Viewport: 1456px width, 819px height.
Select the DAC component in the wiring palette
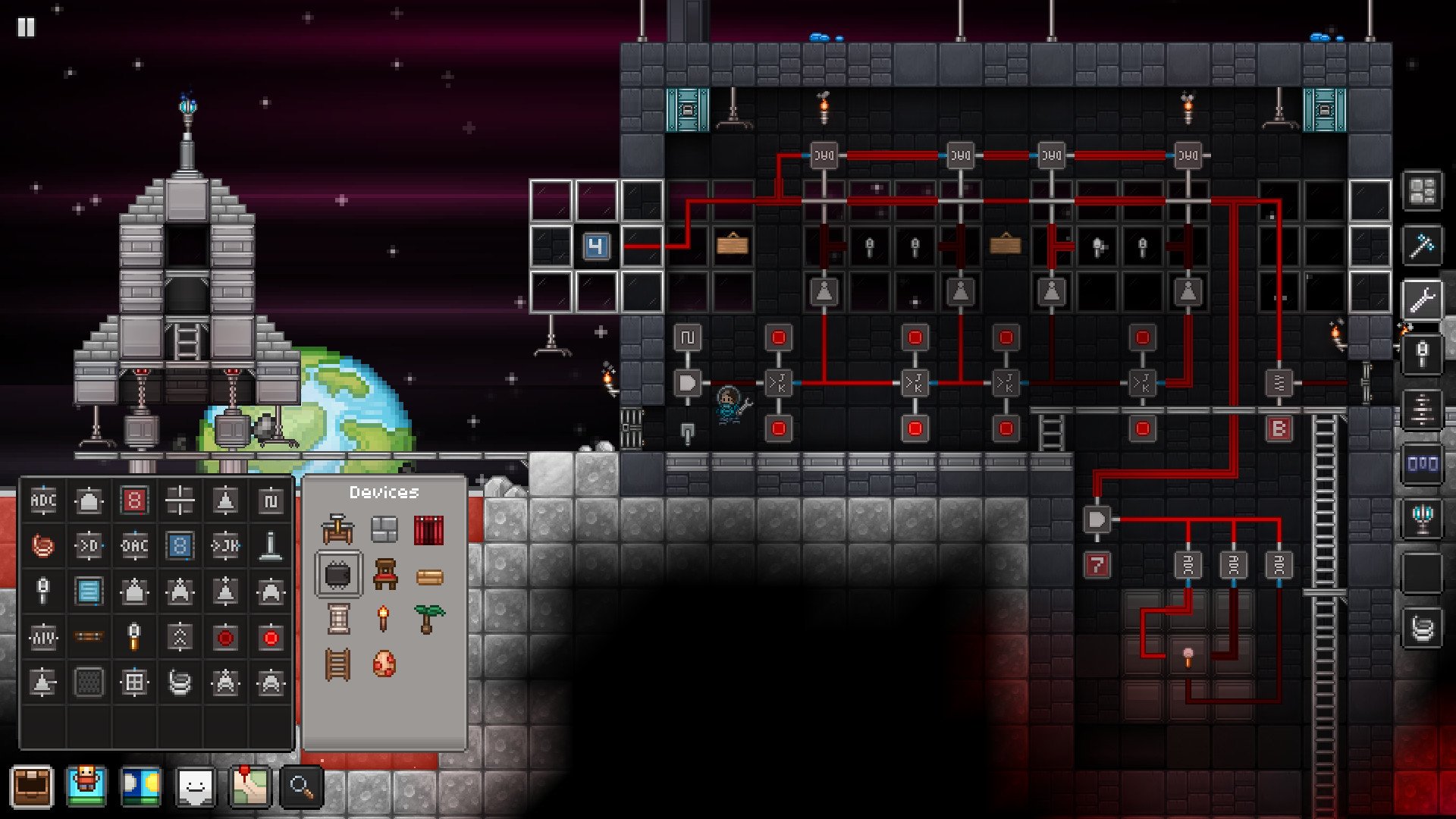[x=135, y=546]
